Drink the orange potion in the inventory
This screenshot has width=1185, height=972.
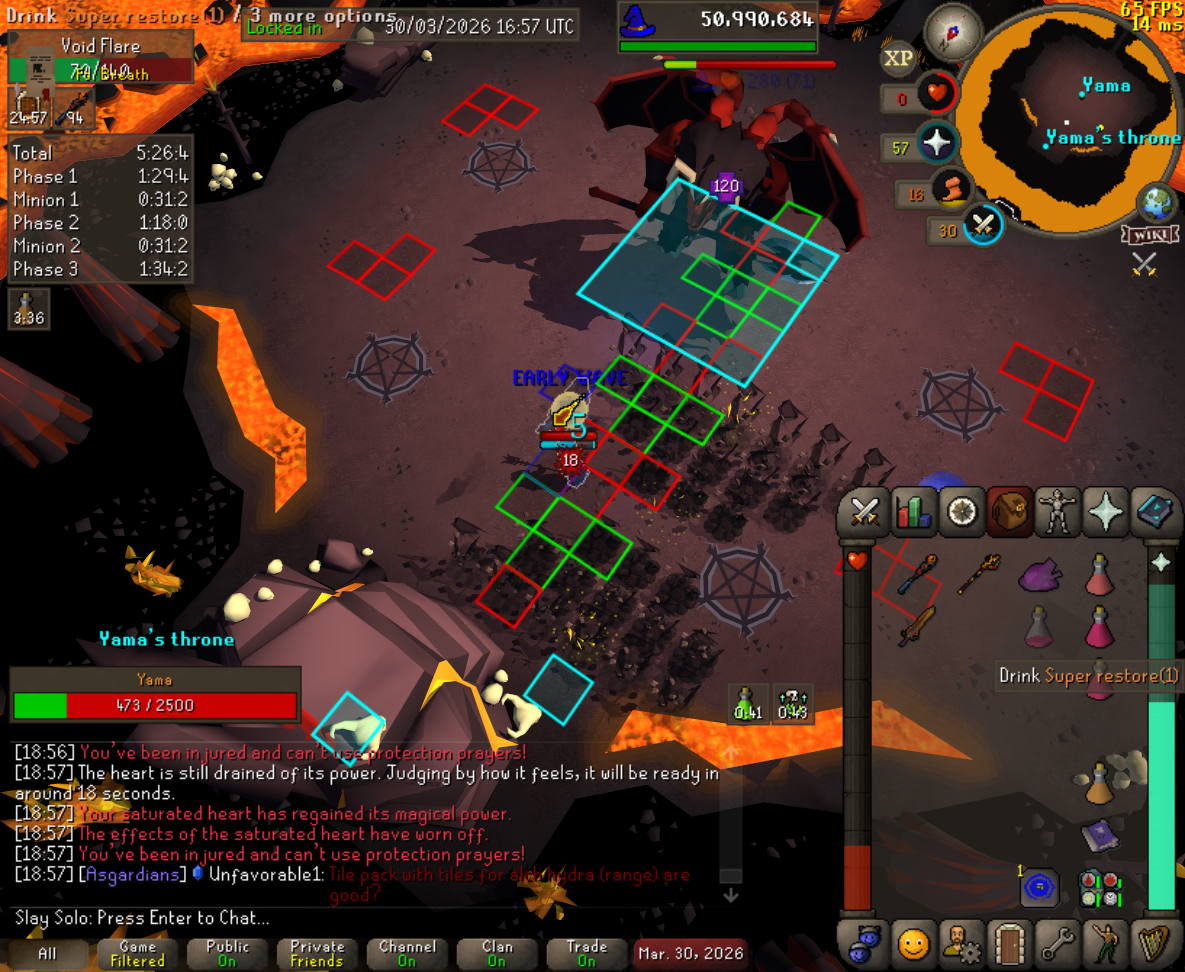1099,783
